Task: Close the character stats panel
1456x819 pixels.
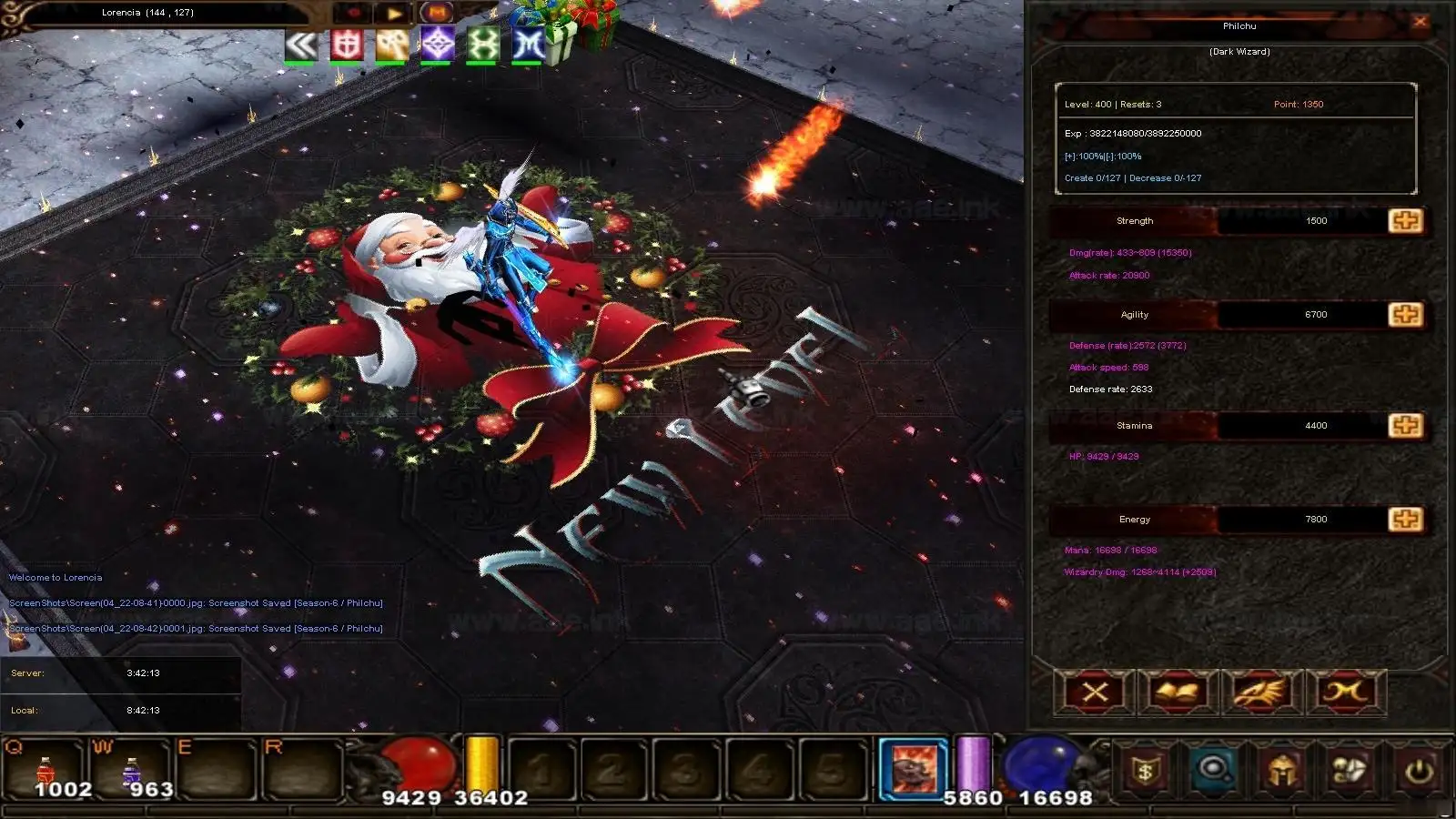Action: pyautogui.click(x=1420, y=22)
